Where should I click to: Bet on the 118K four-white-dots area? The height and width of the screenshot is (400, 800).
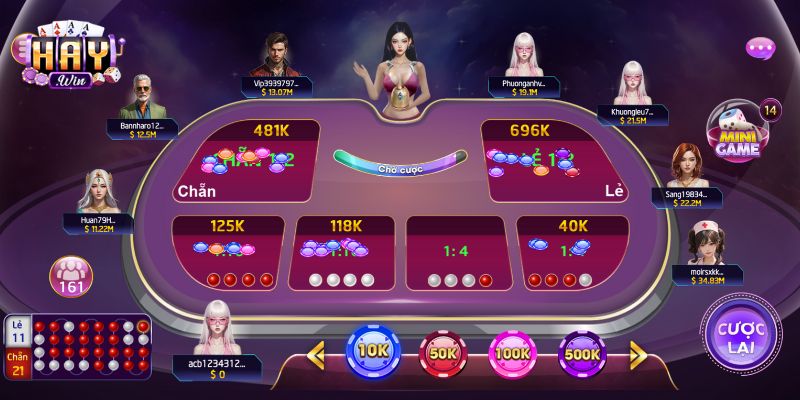point(342,252)
